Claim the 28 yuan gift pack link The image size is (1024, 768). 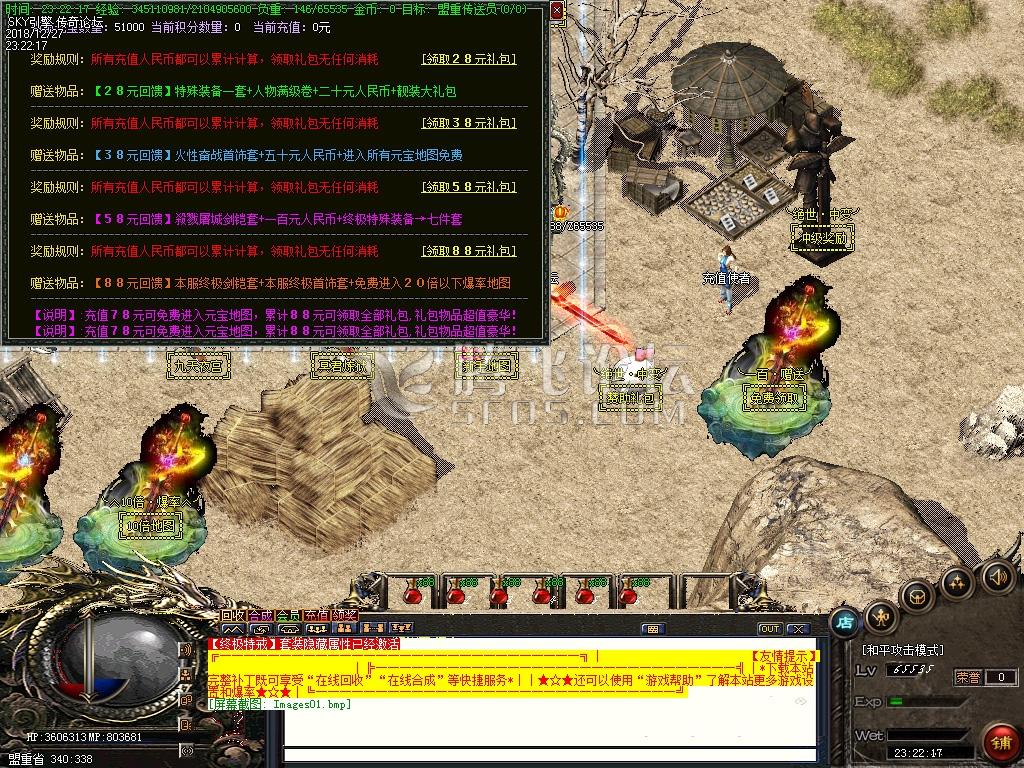[x=468, y=59]
